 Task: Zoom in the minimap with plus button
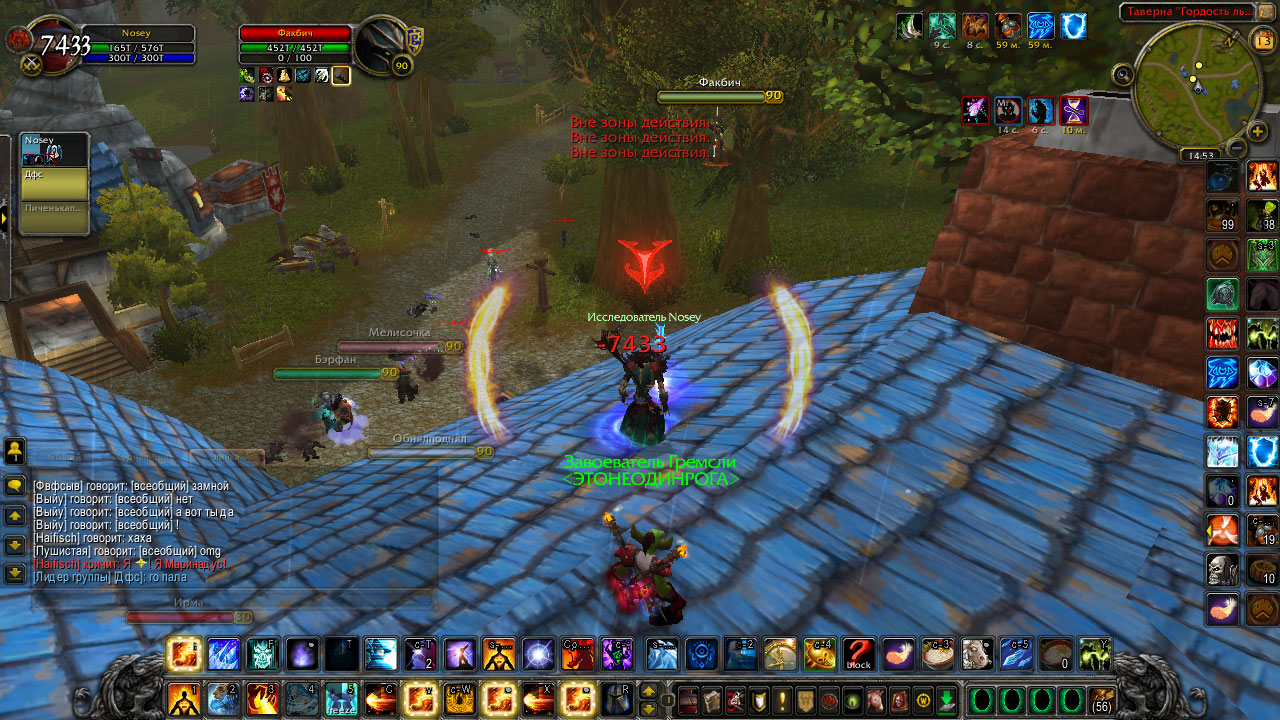[x=1258, y=131]
